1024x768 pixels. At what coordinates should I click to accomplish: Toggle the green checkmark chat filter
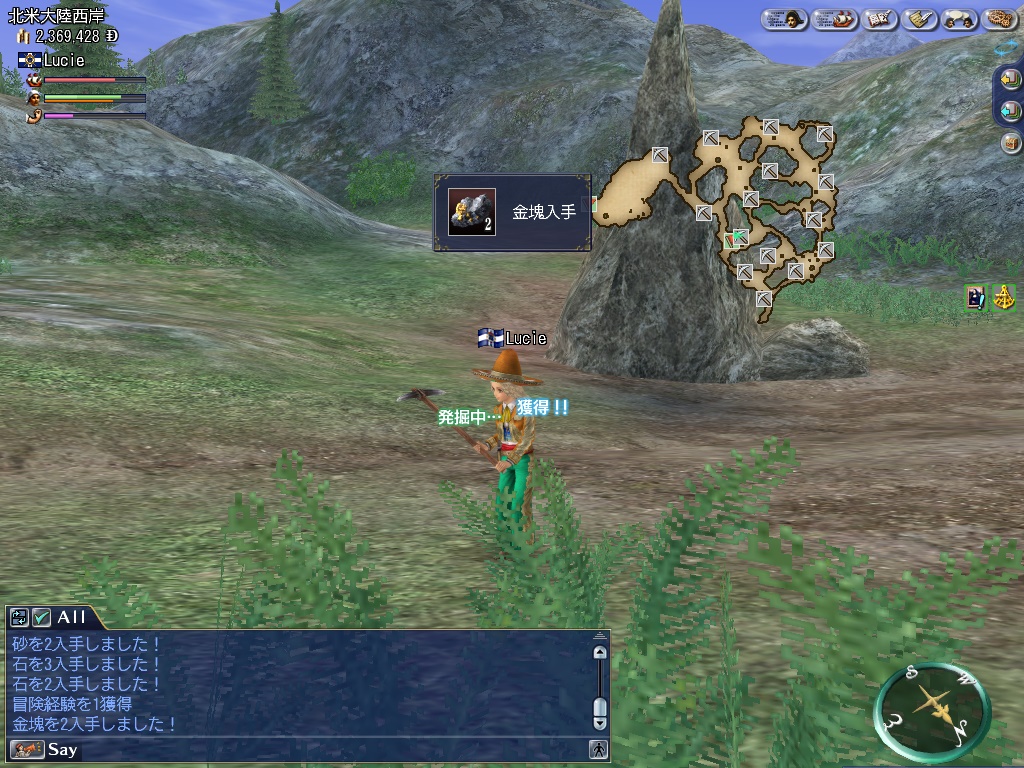click(x=41, y=617)
